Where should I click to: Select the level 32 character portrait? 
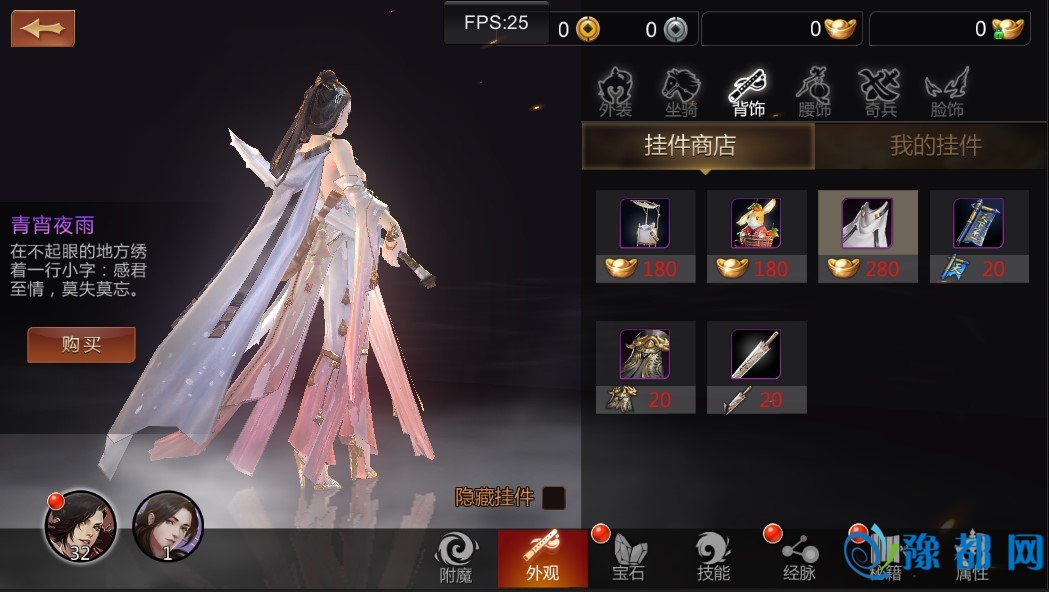79,526
